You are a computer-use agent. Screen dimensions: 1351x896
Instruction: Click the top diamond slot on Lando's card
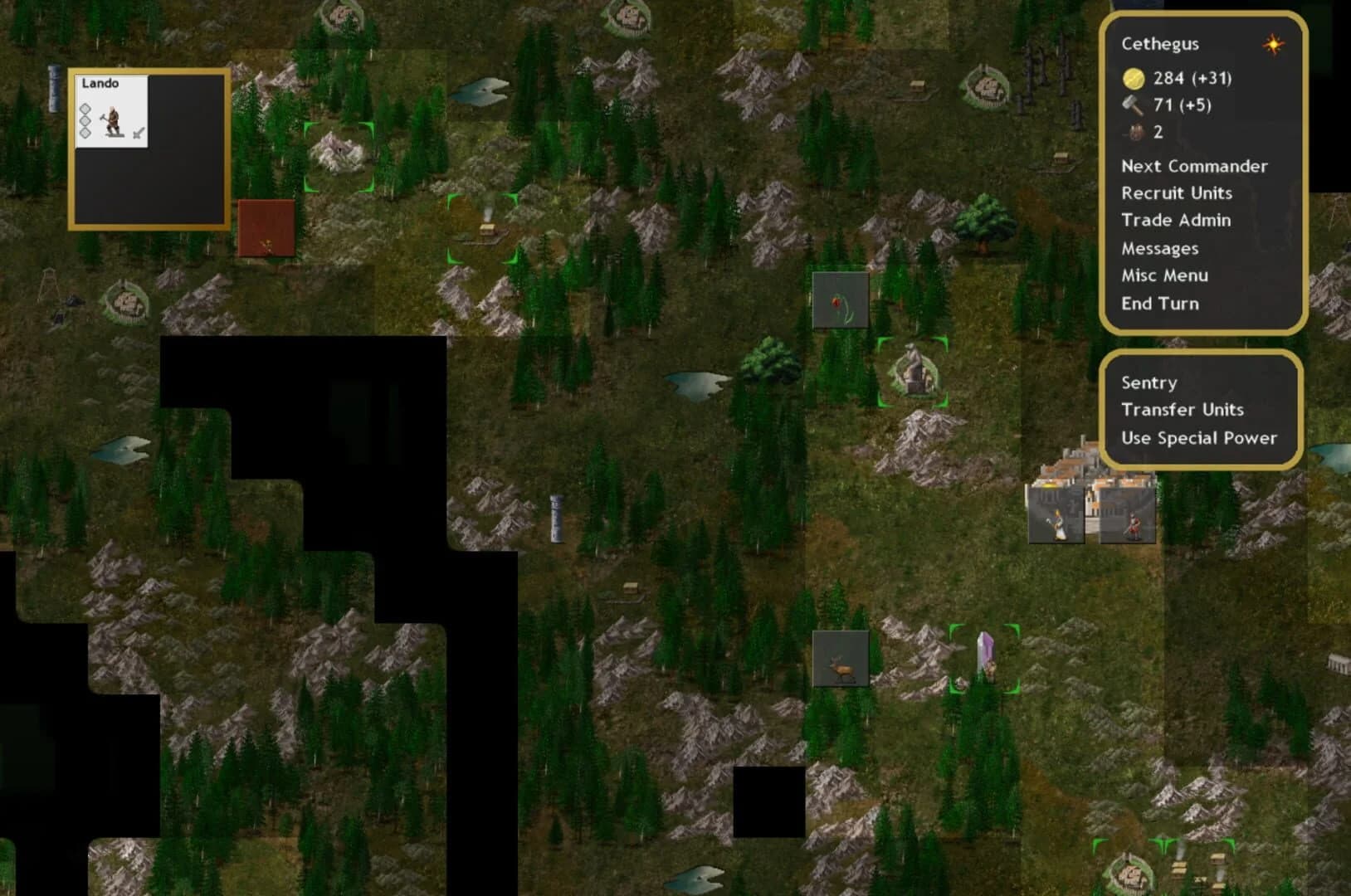[x=85, y=109]
